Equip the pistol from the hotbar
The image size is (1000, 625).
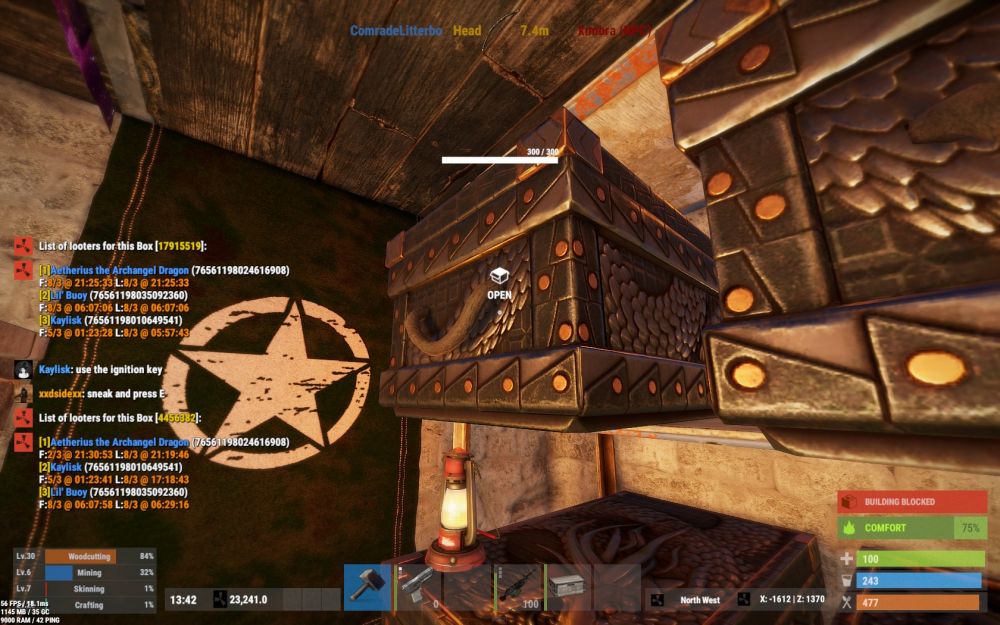pos(417,587)
